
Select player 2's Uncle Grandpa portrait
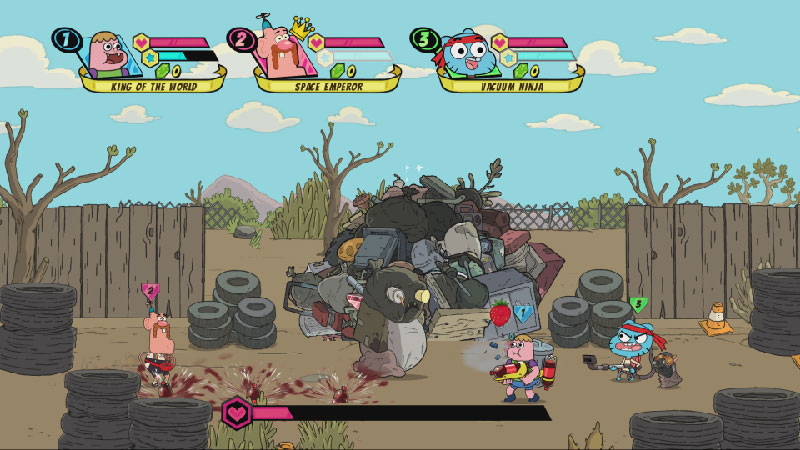[285, 52]
